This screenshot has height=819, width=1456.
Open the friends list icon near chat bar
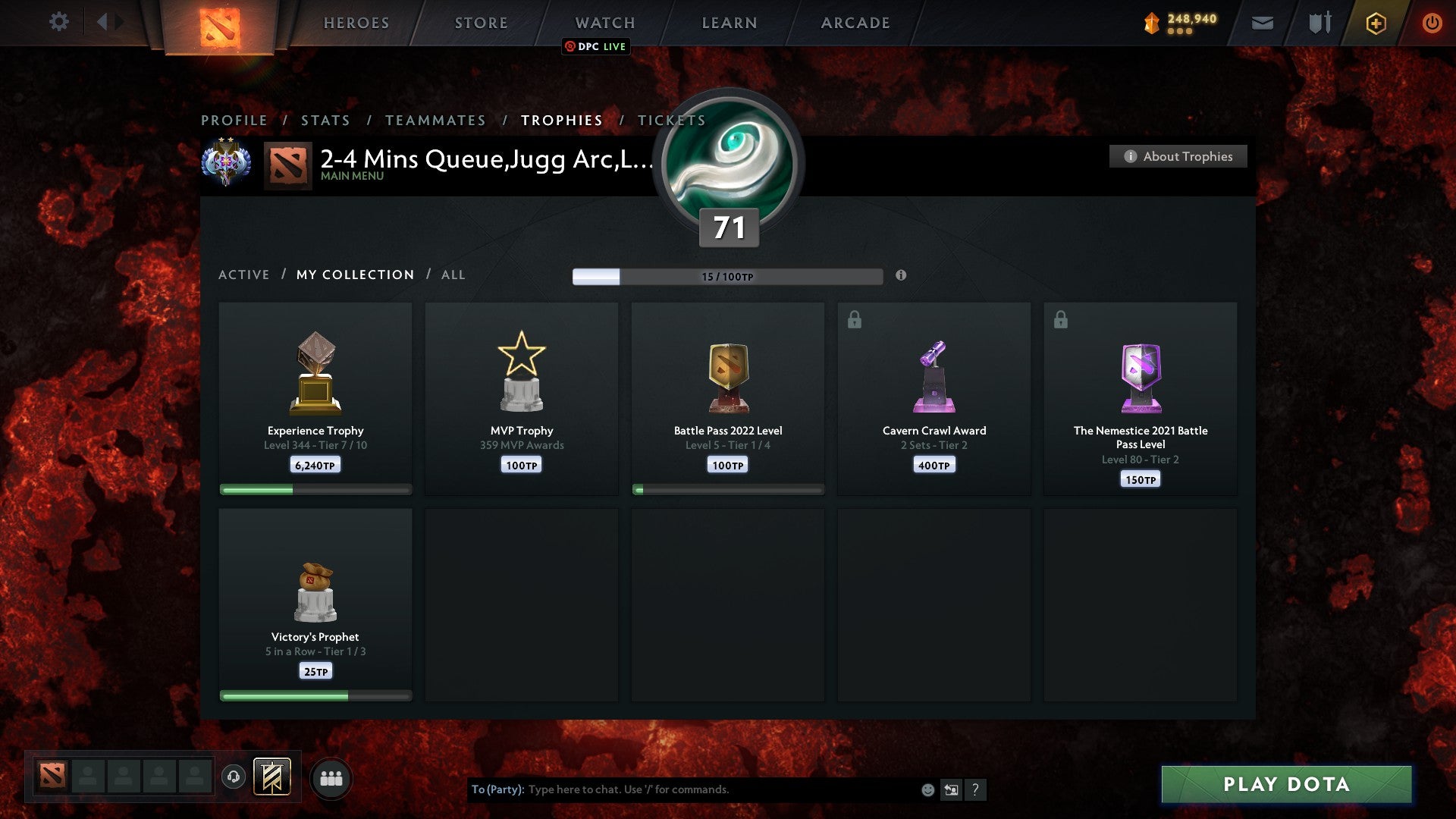[331, 777]
